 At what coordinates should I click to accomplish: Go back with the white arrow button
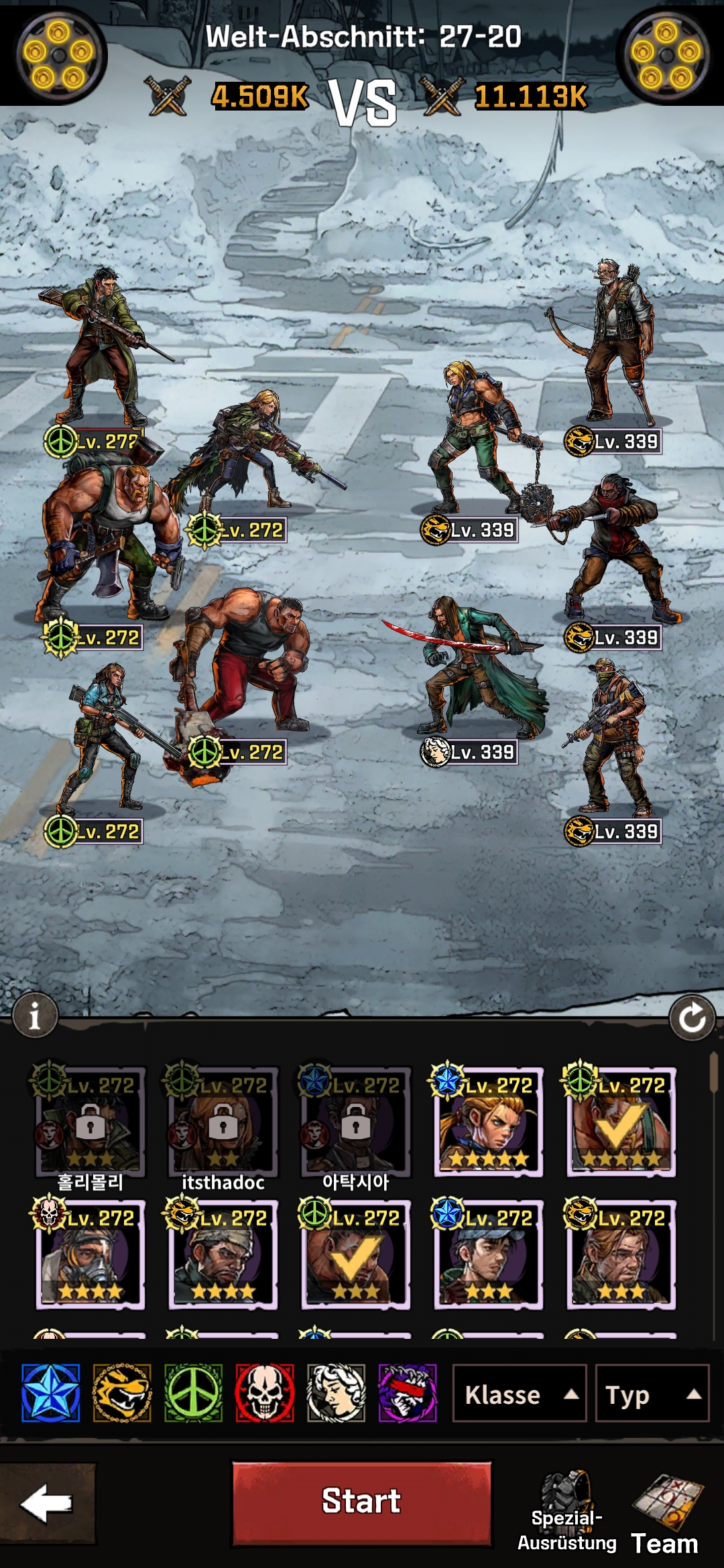click(x=47, y=1503)
